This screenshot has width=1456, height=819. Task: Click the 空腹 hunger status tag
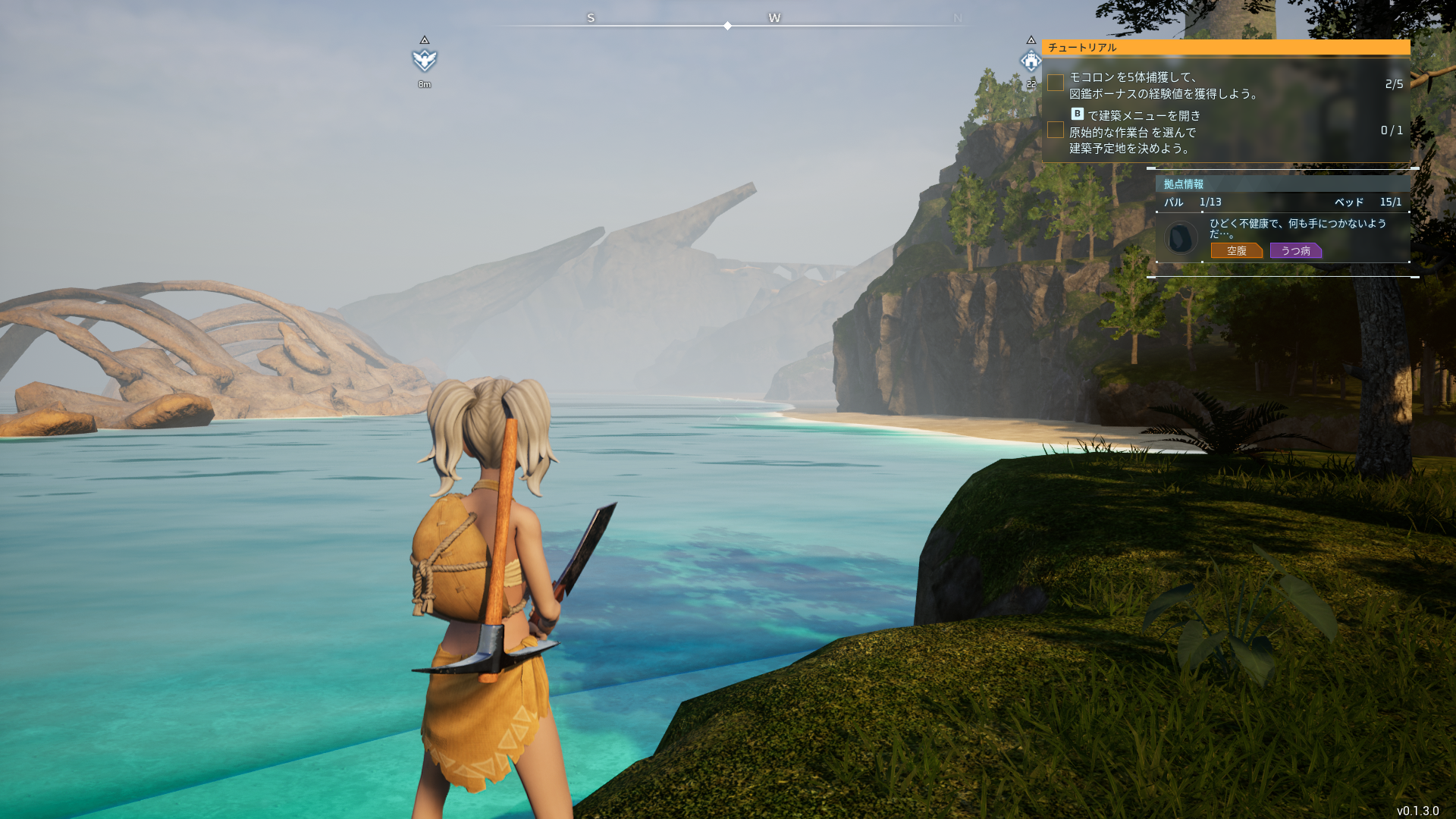coord(1236,251)
